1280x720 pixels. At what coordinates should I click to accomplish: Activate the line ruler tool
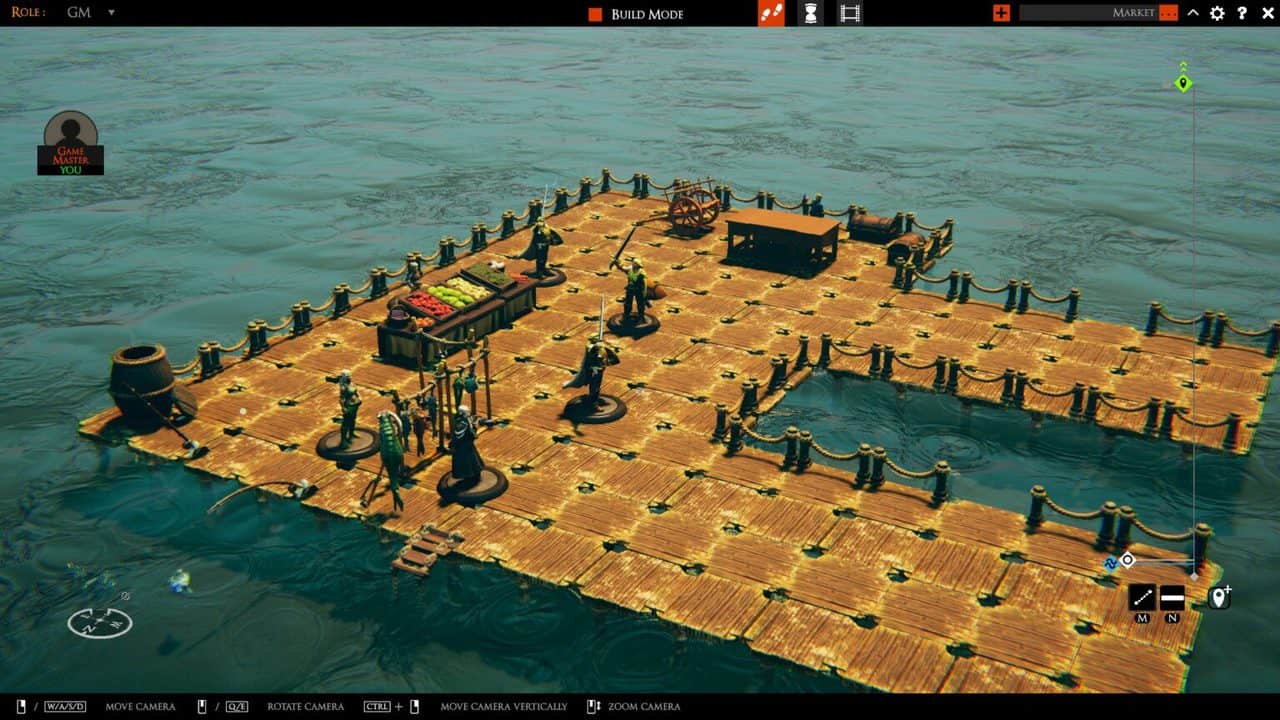(x=1142, y=597)
